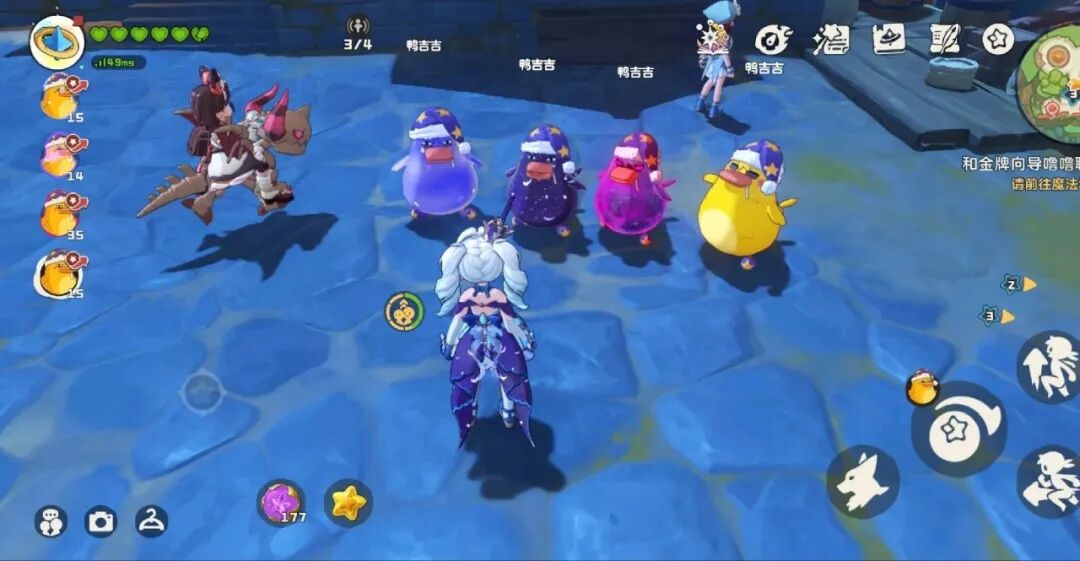Open the quest tracker text
The image size is (1080, 561).
1020,172
